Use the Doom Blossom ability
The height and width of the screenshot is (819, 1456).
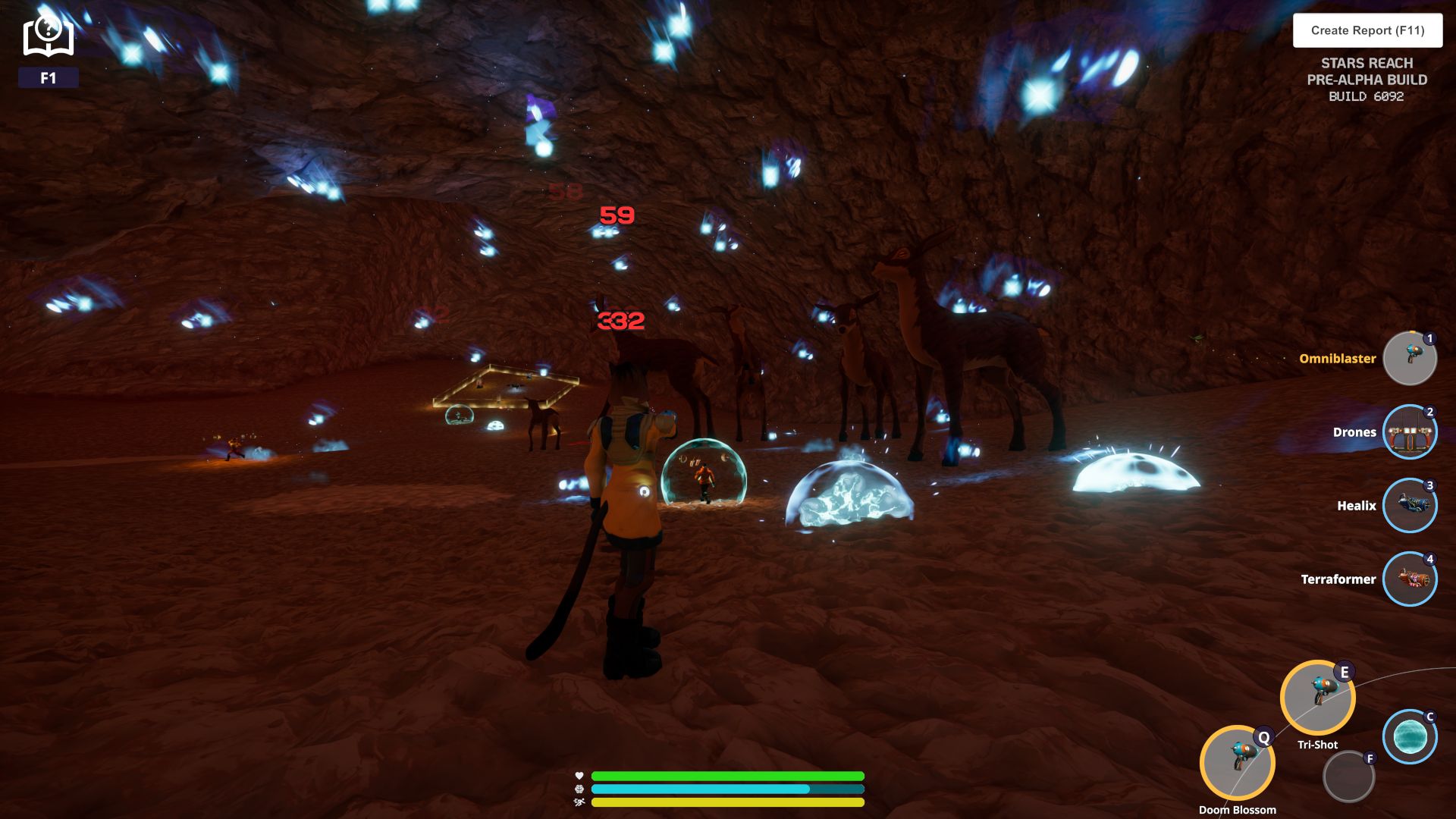point(1237,764)
